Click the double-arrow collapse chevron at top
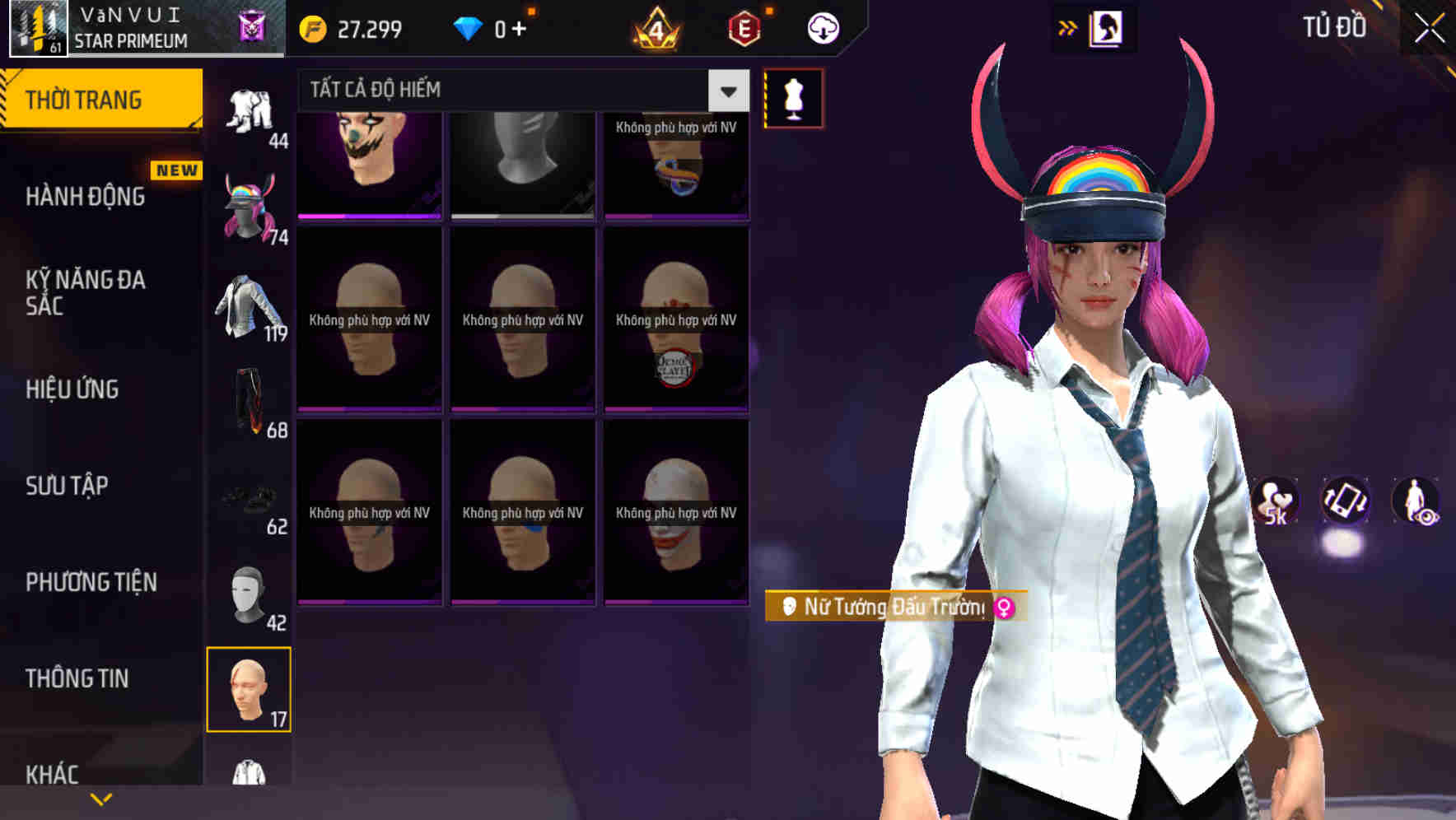1456x820 pixels. coord(1066,26)
